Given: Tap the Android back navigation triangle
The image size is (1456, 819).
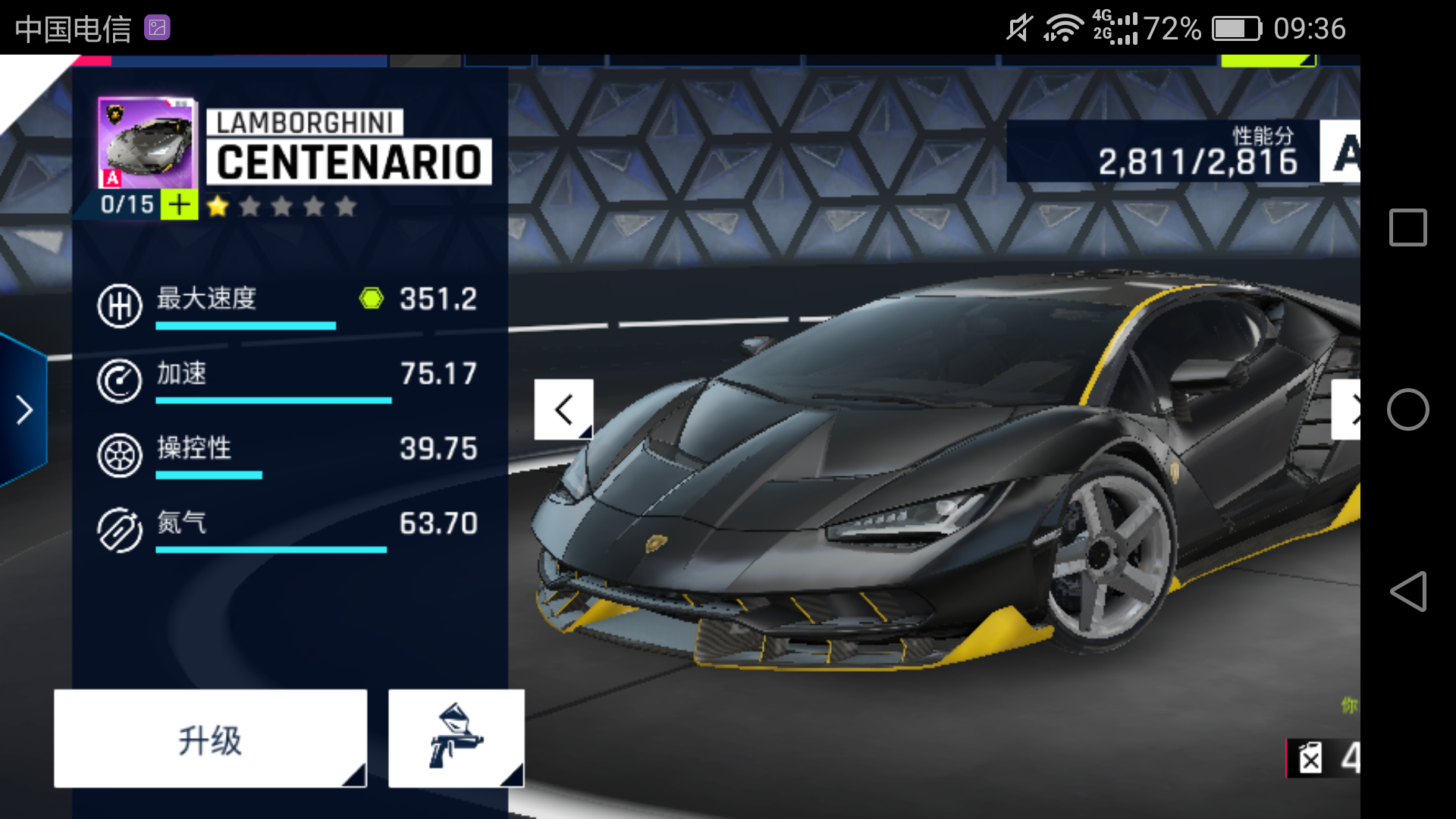Looking at the screenshot, I should pyautogui.click(x=1407, y=591).
